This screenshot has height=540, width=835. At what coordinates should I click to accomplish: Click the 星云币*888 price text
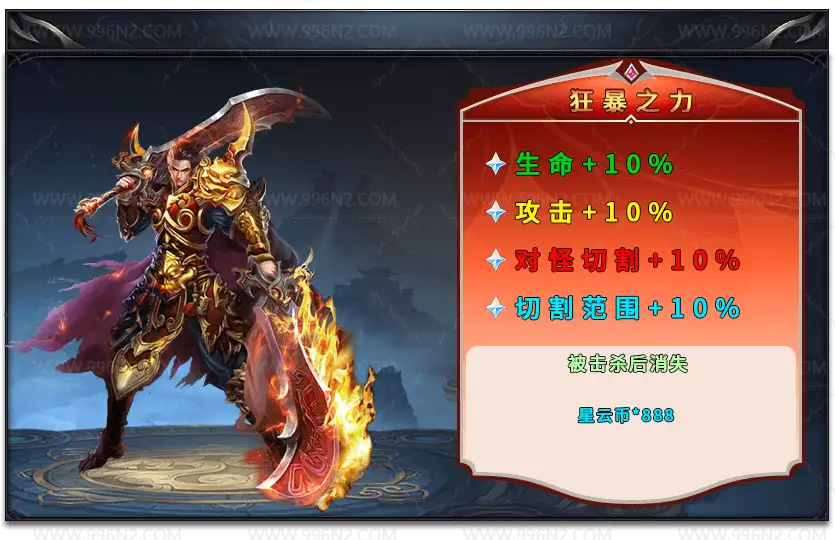[x=626, y=415]
